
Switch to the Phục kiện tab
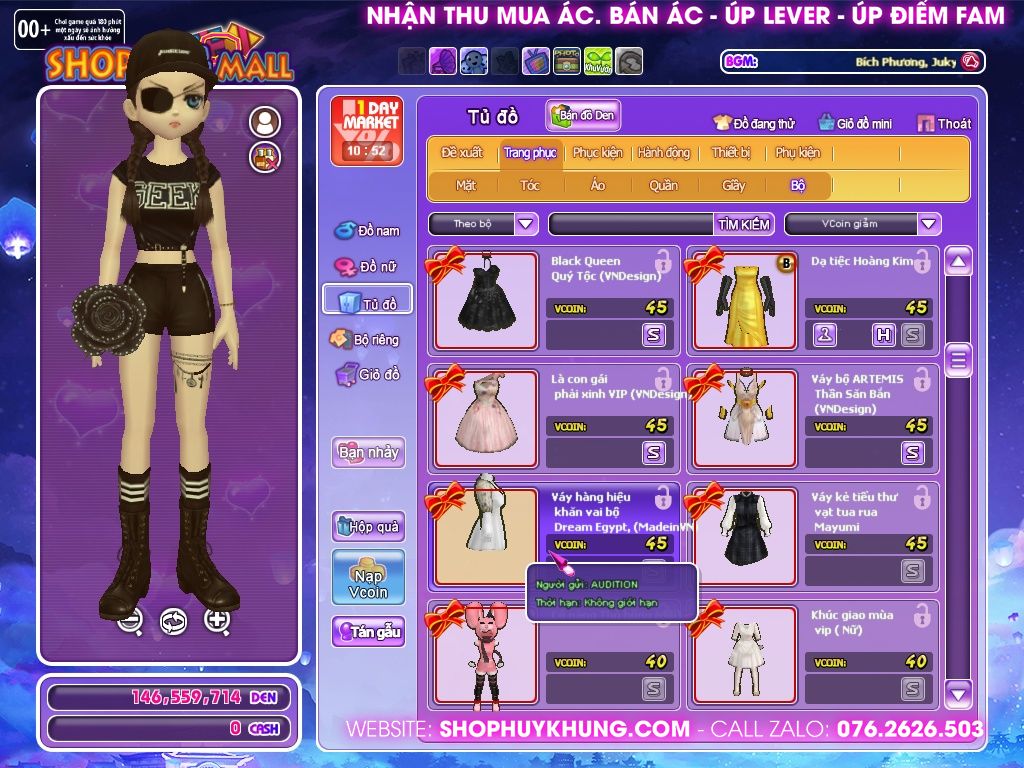pyautogui.click(x=597, y=153)
